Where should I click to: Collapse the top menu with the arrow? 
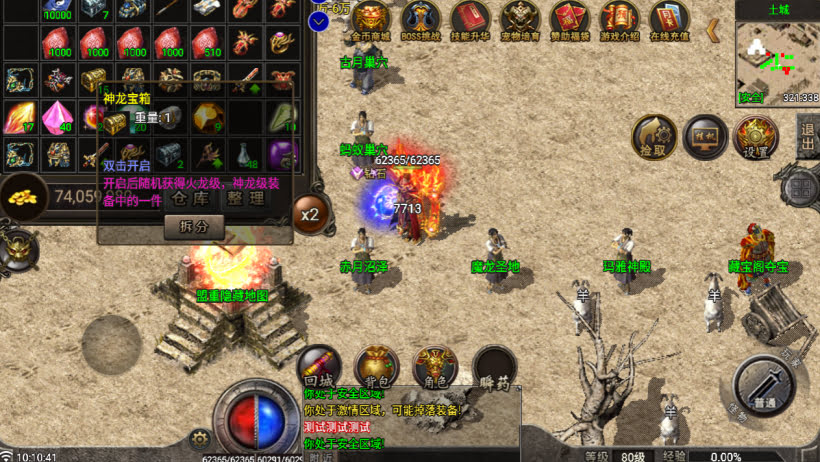[x=713, y=30]
